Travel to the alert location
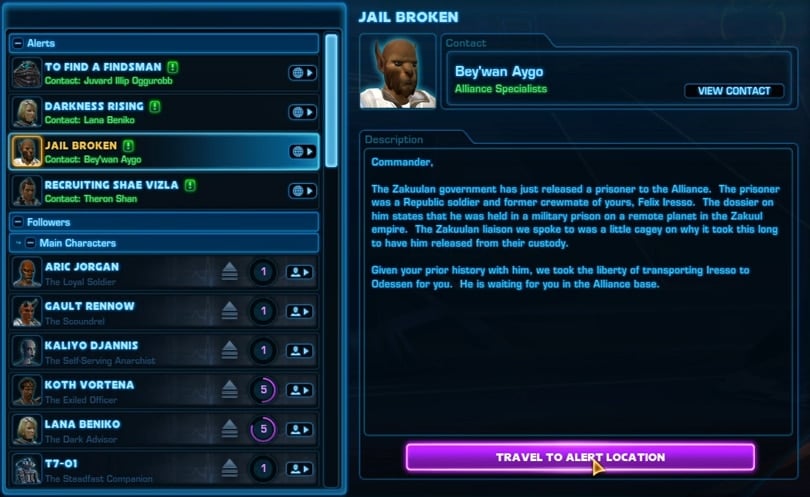The width and height of the screenshot is (810, 497). click(580, 457)
